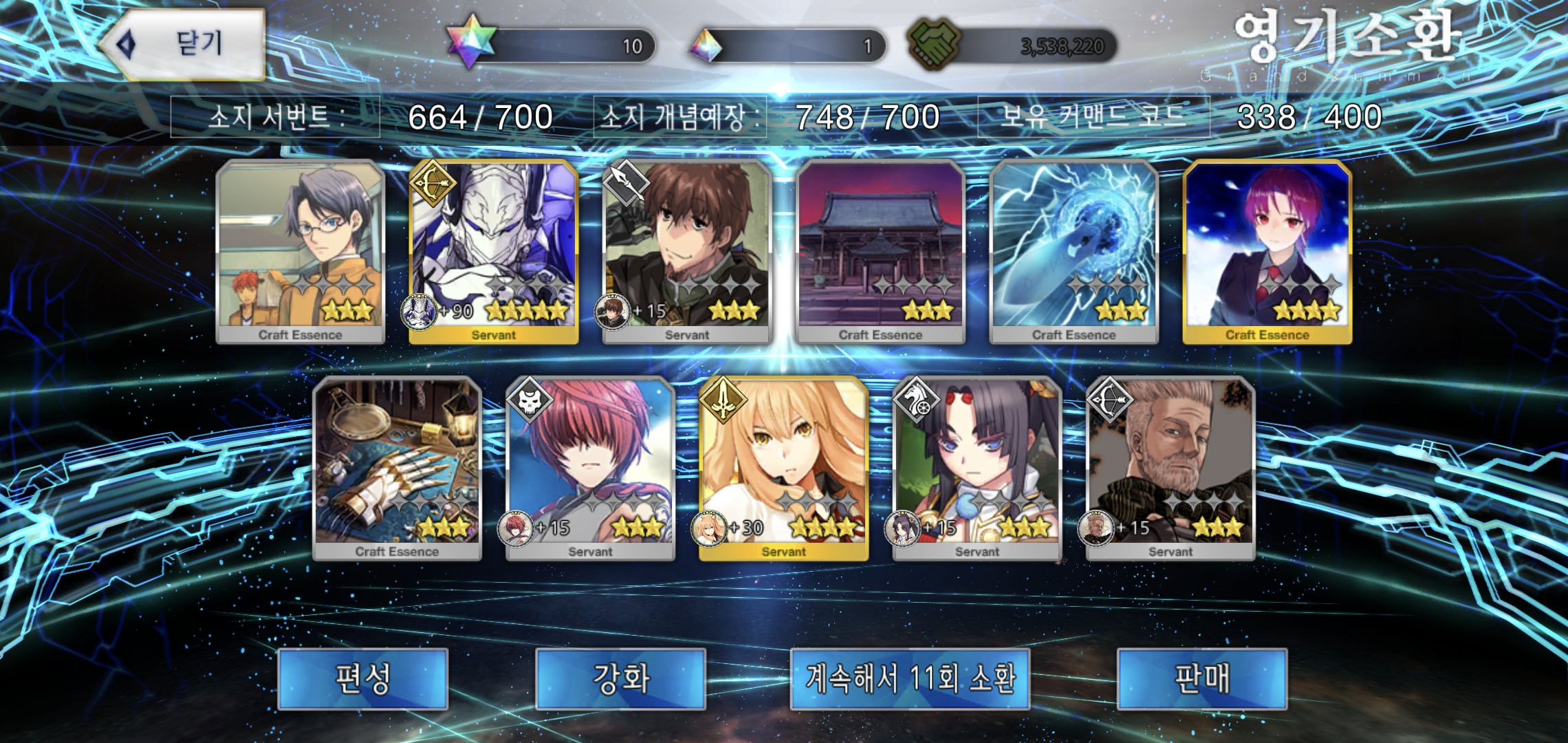Select the brown-haired Lancer servant card
This screenshot has height=743, width=1568.
pyautogui.click(x=686, y=252)
